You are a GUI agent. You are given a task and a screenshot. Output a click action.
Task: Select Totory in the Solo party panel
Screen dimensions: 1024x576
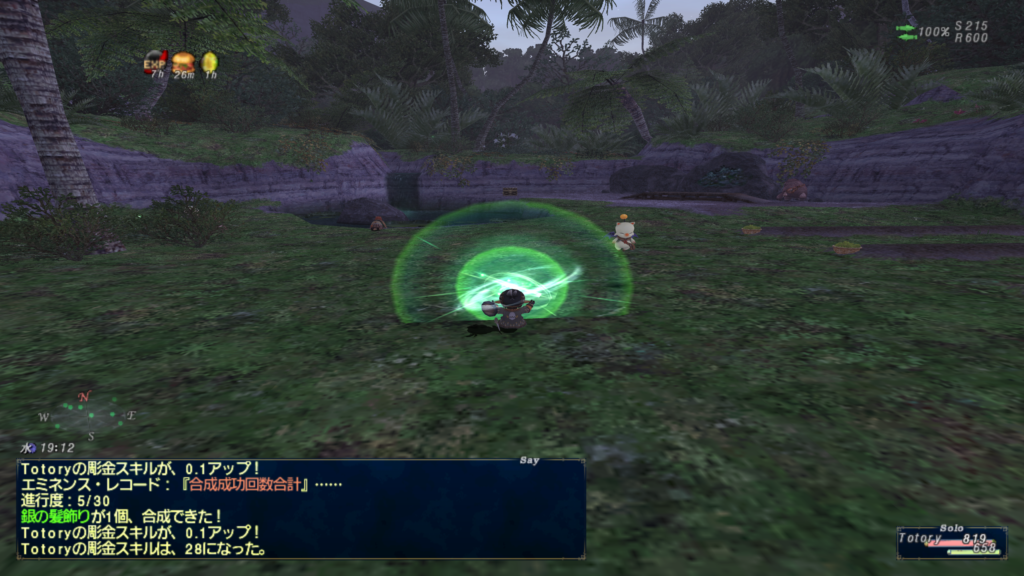950,540
